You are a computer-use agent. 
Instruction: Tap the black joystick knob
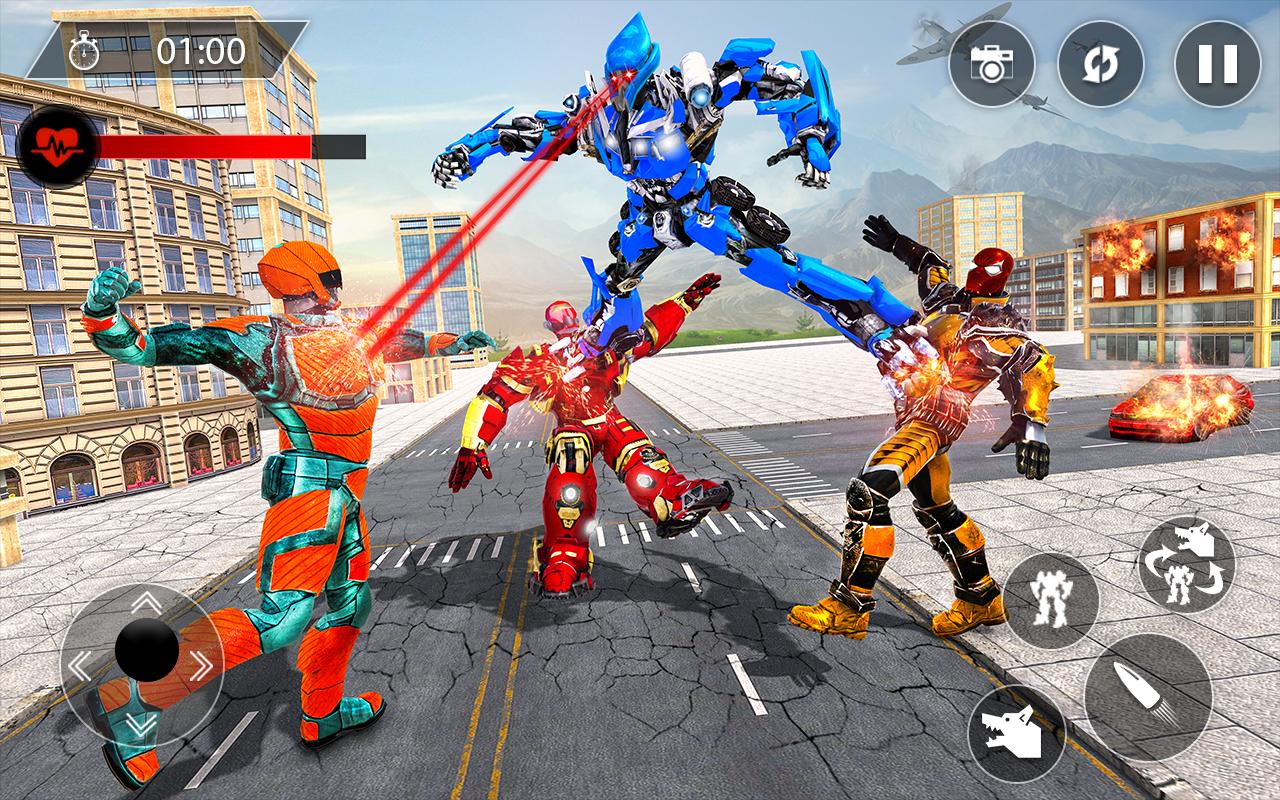[145, 651]
